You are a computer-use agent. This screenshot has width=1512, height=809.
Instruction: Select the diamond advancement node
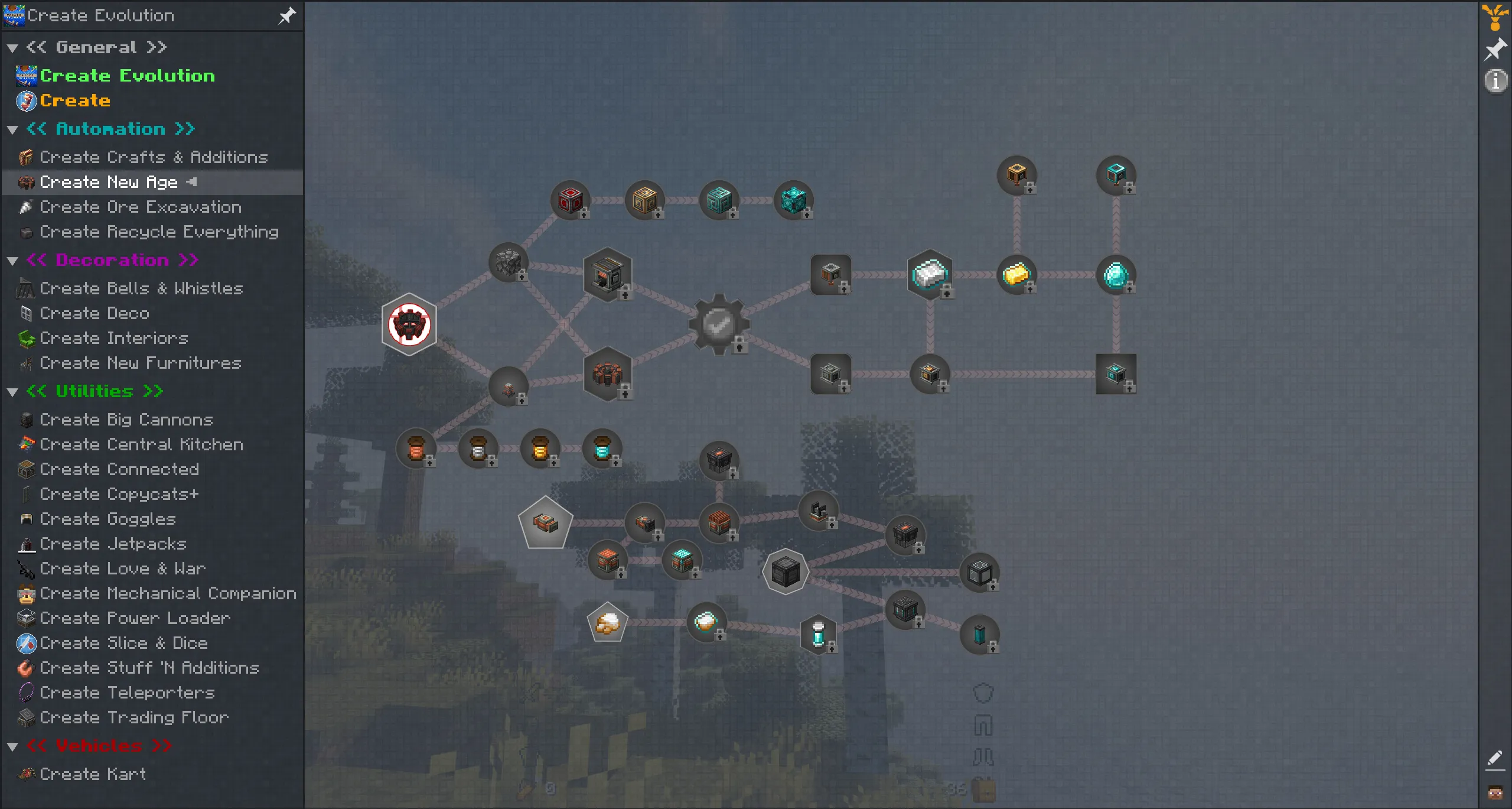(1116, 274)
